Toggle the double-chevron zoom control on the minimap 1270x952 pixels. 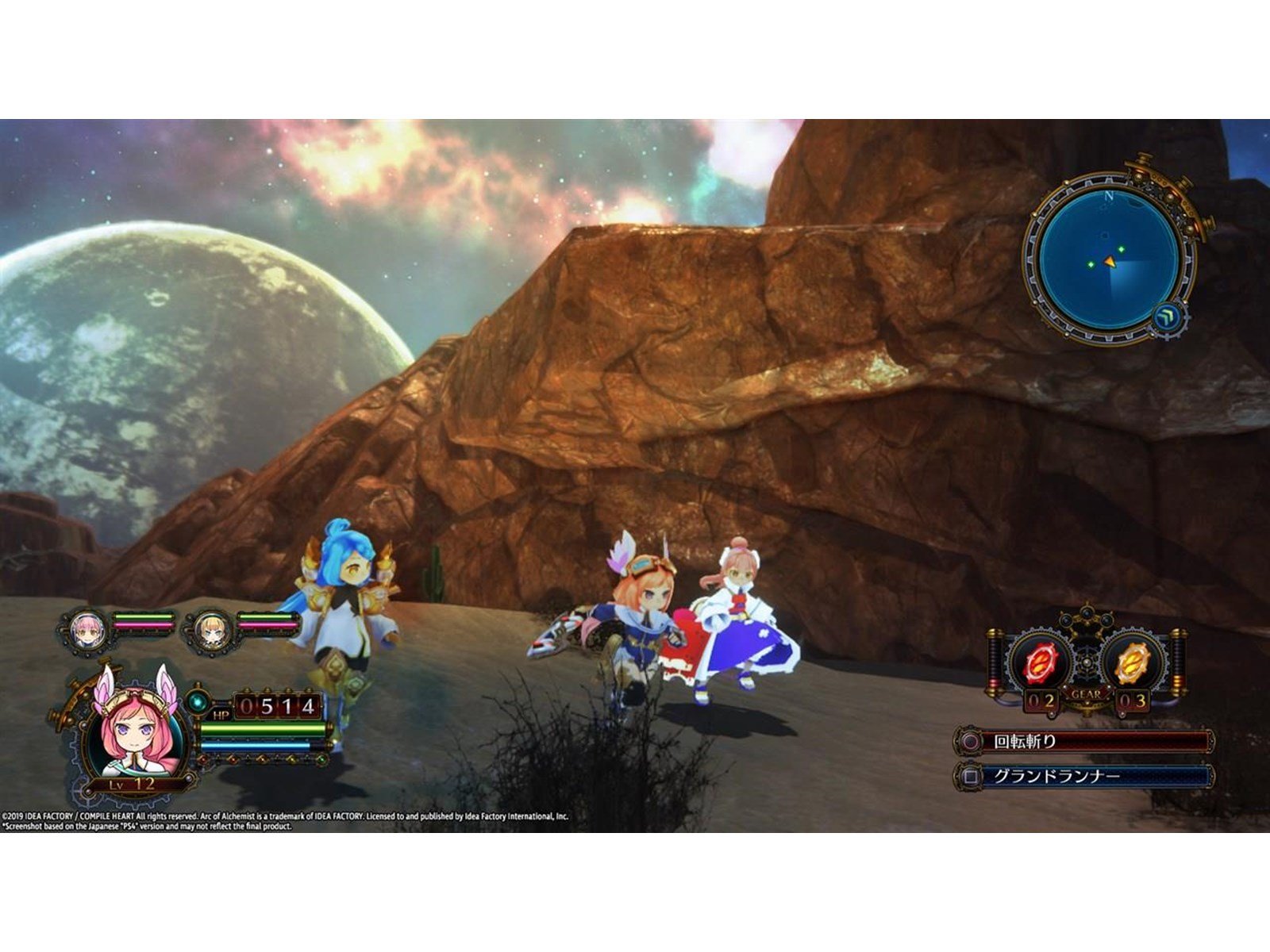(1168, 317)
